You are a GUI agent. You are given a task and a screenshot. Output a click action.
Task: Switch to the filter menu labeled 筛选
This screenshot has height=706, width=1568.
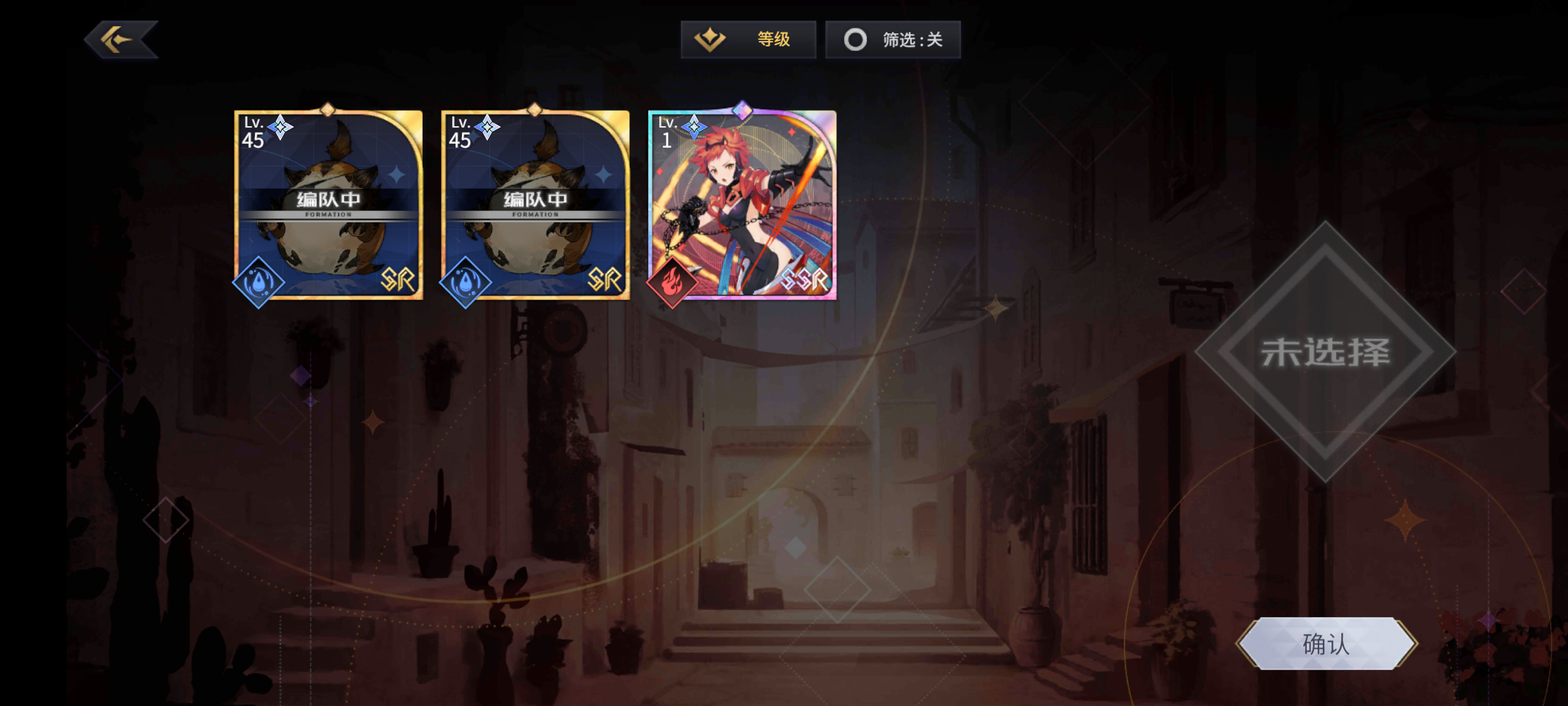[x=892, y=39]
